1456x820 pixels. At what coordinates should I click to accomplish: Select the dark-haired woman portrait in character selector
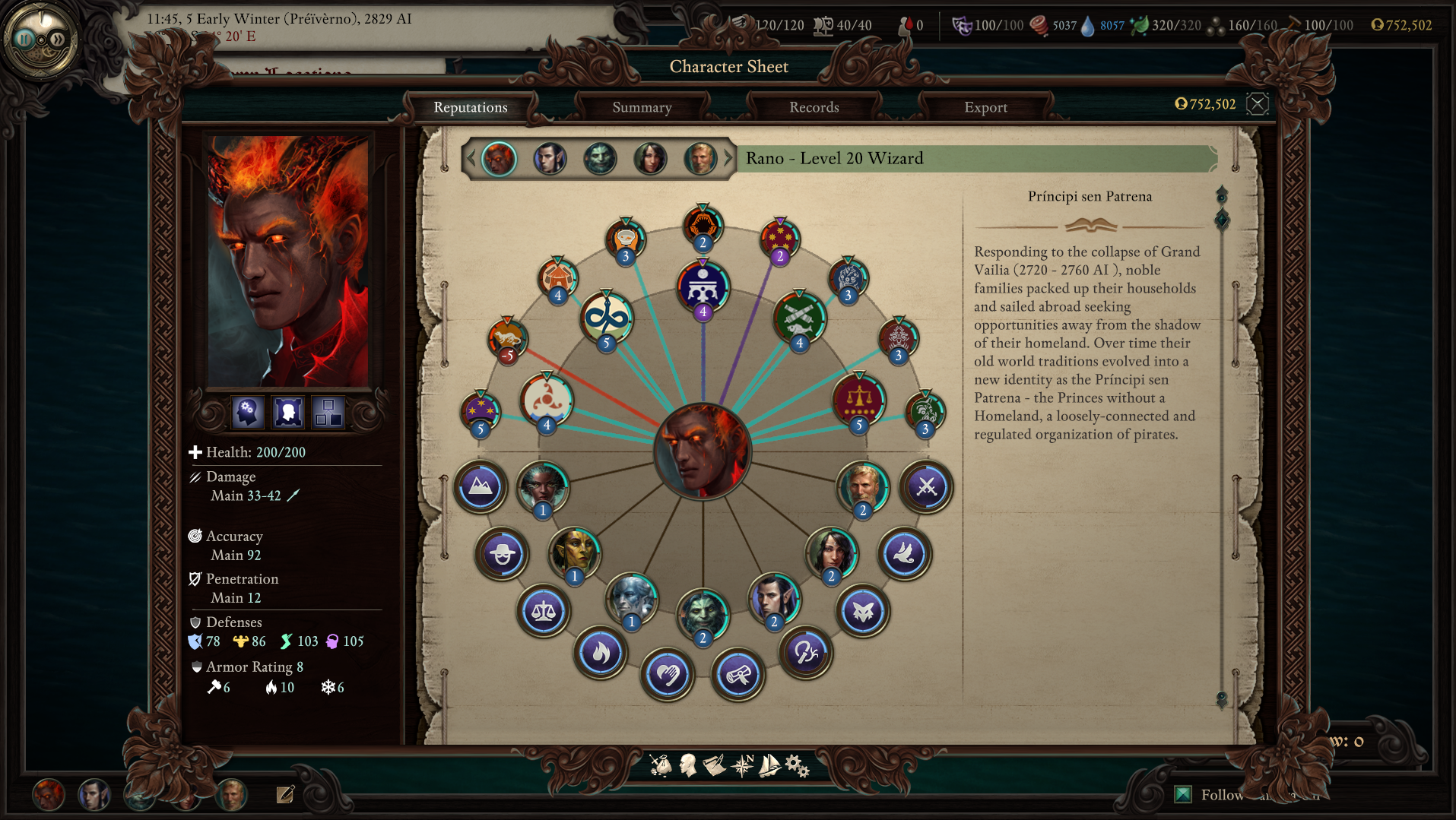650,159
